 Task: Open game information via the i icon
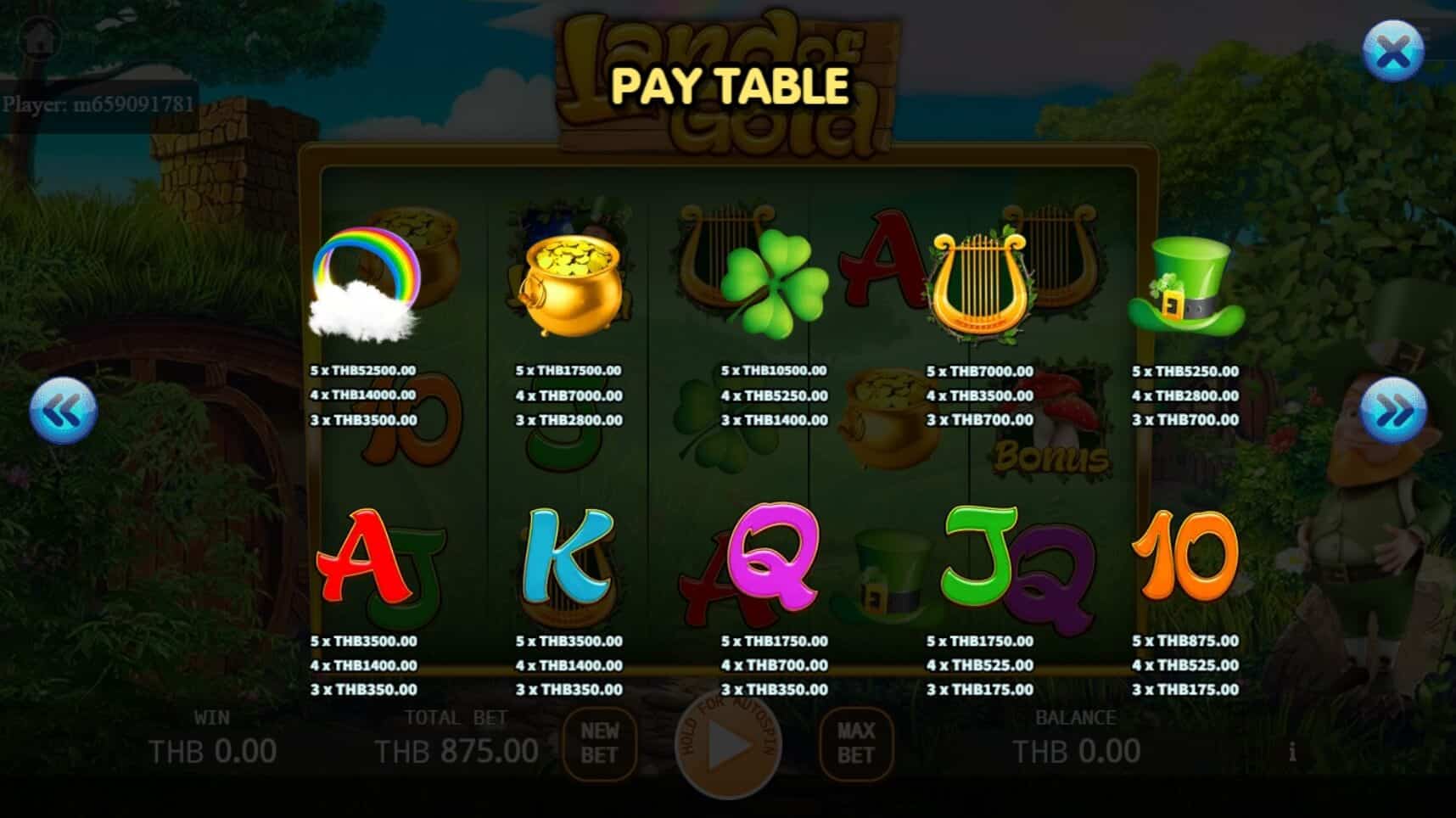point(1294,752)
